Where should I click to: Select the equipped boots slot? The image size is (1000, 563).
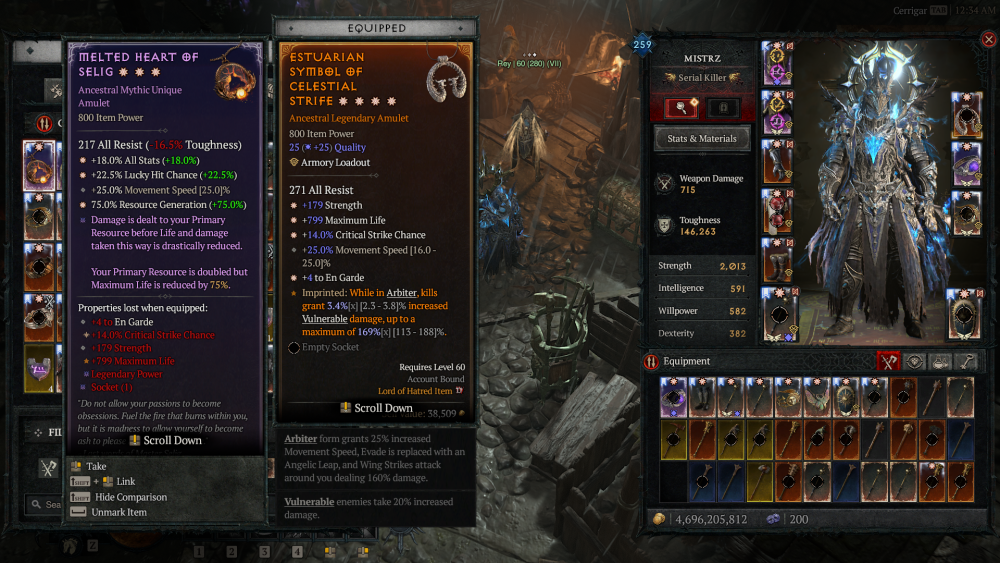777,260
